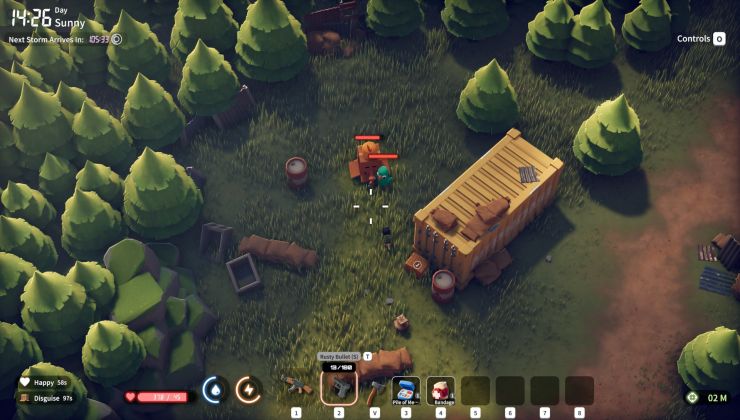
Task: Select the assault rifle hotbar slot
Action: [296, 387]
